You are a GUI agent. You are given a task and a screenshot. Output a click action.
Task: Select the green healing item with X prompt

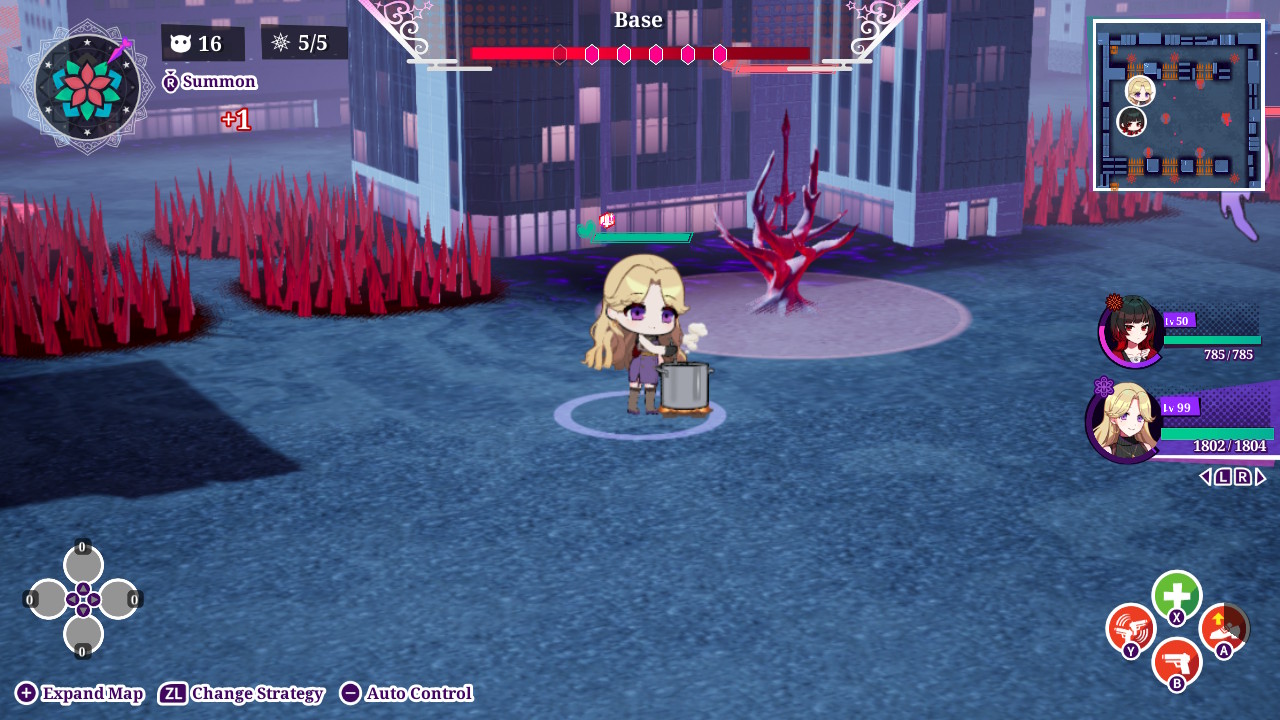click(x=1176, y=595)
